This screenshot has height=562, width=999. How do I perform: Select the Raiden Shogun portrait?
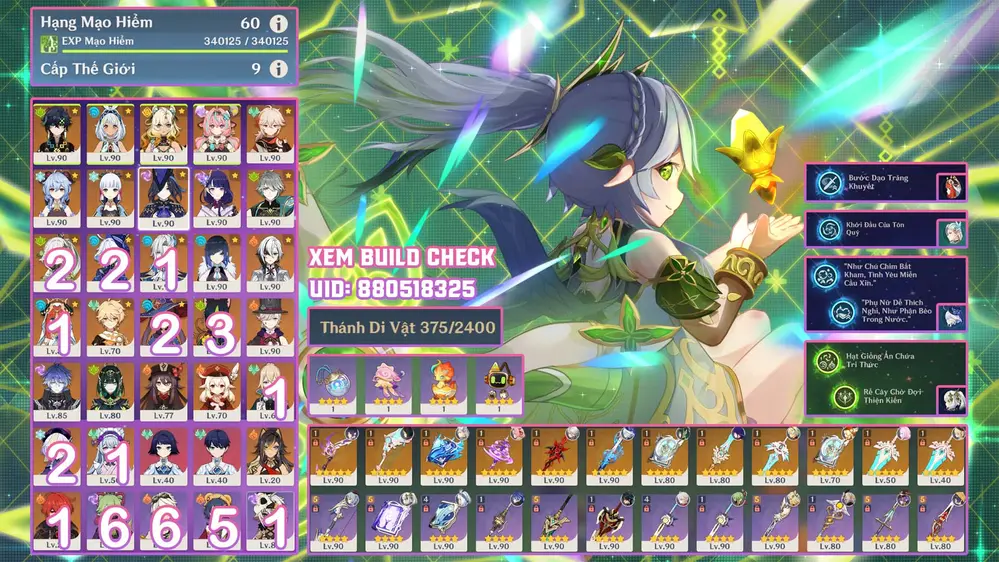pyautogui.click(x=216, y=197)
